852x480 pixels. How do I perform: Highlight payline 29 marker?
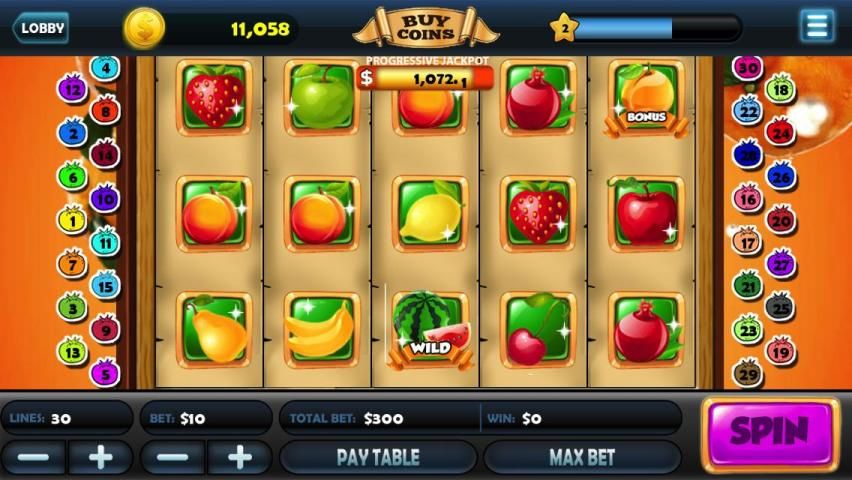tap(747, 373)
